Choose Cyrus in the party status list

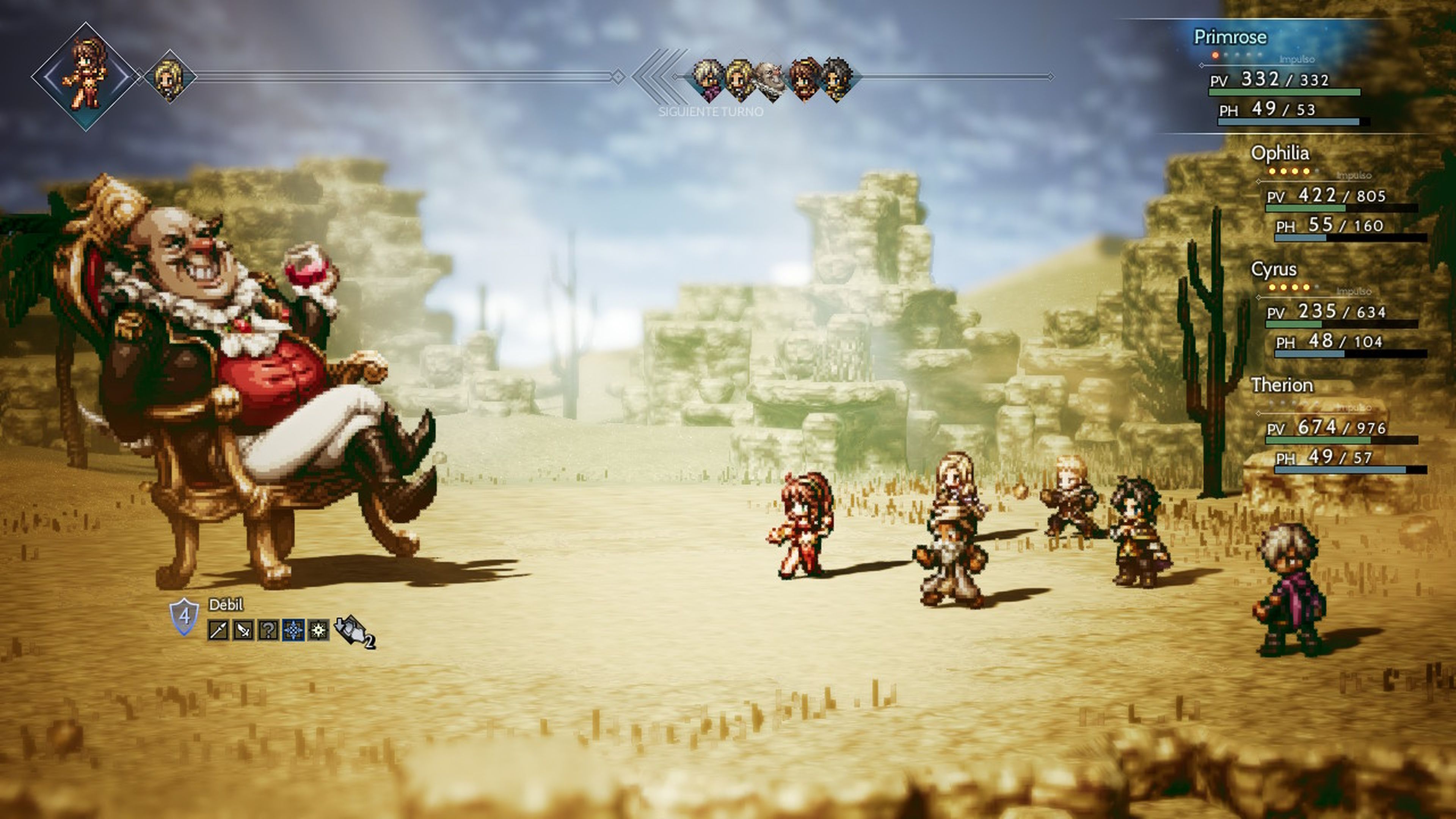point(1274,269)
